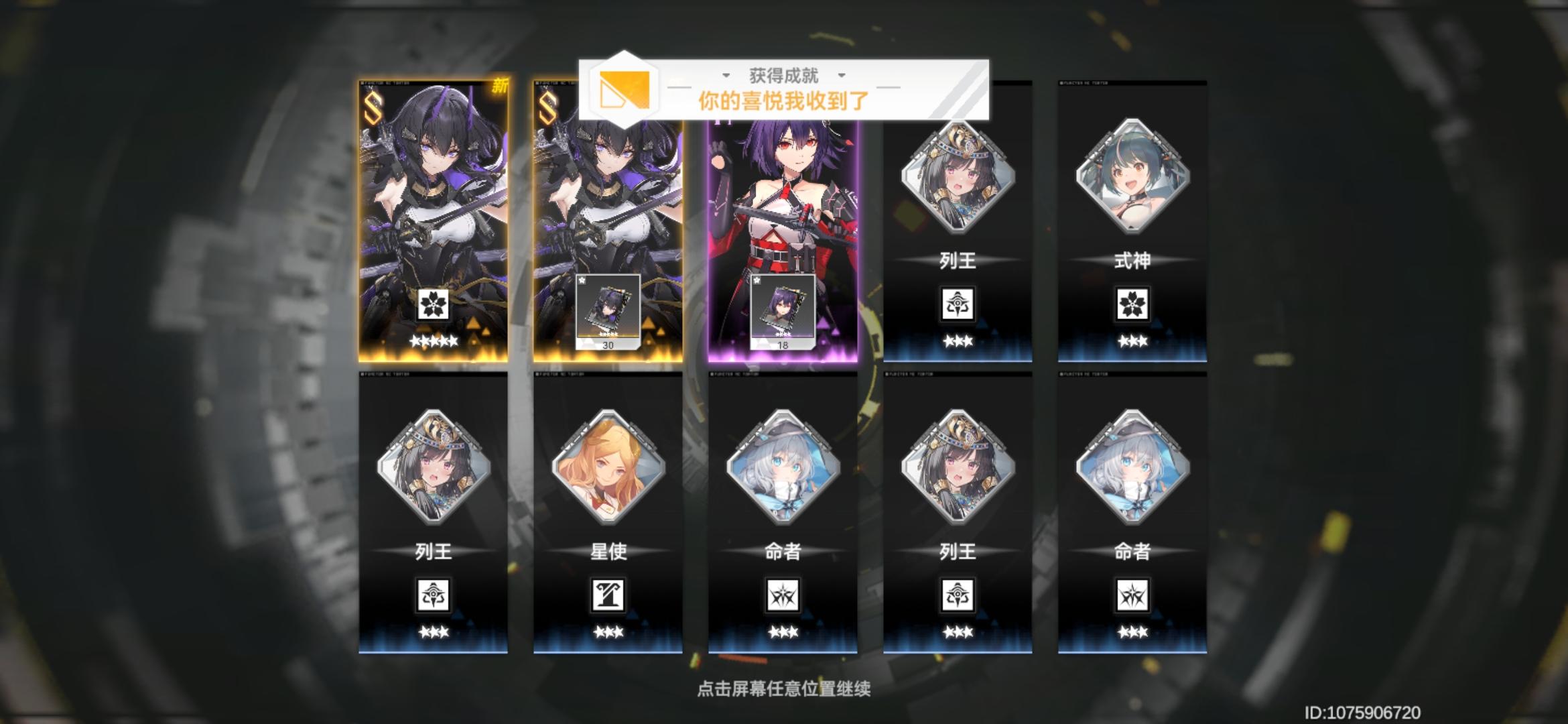The image size is (1568, 724).
Task: Select the 列王 class emblem in top row
Action: click(958, 304)
